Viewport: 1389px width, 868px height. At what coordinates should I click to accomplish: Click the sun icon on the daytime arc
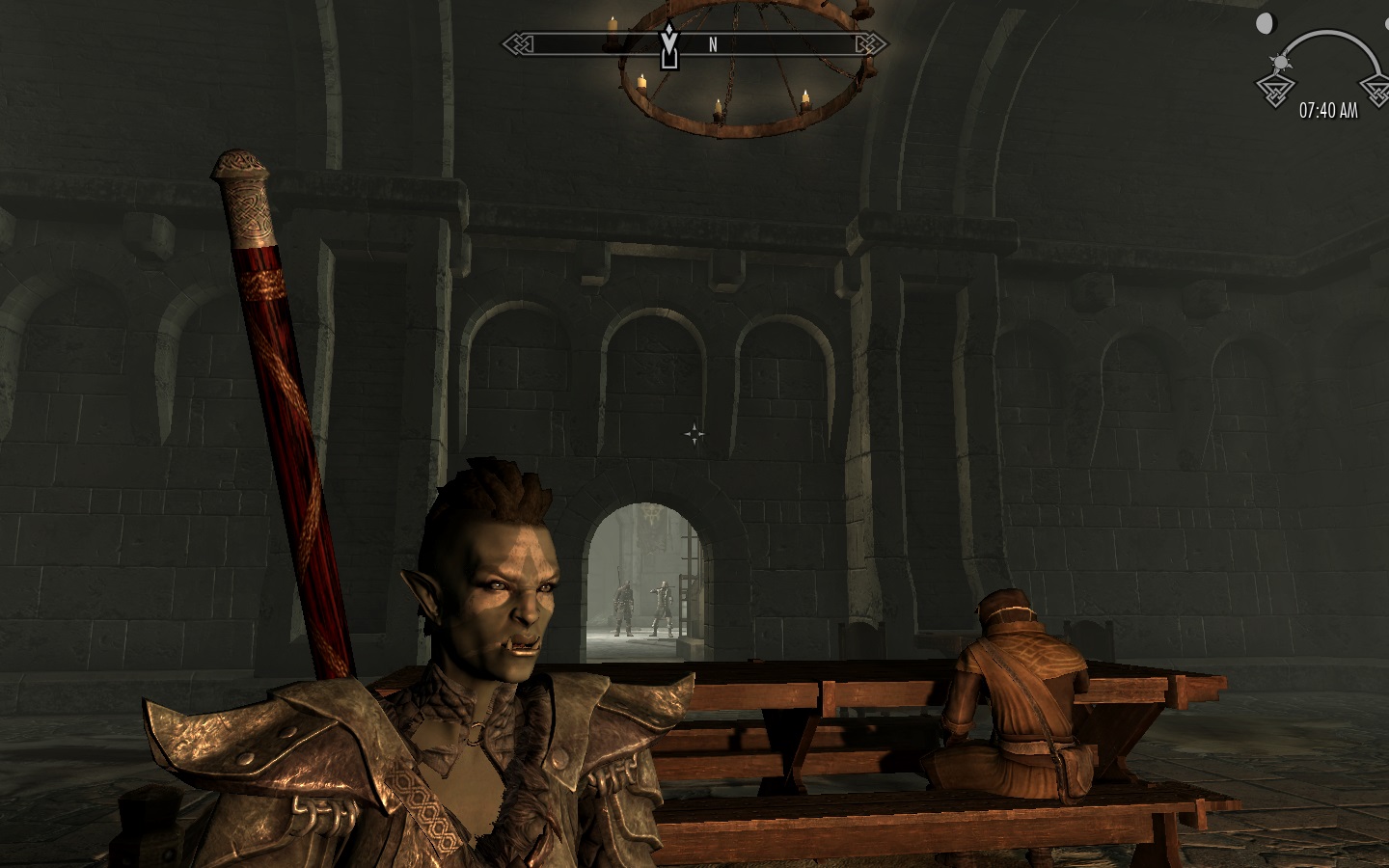click(1280, 62)
